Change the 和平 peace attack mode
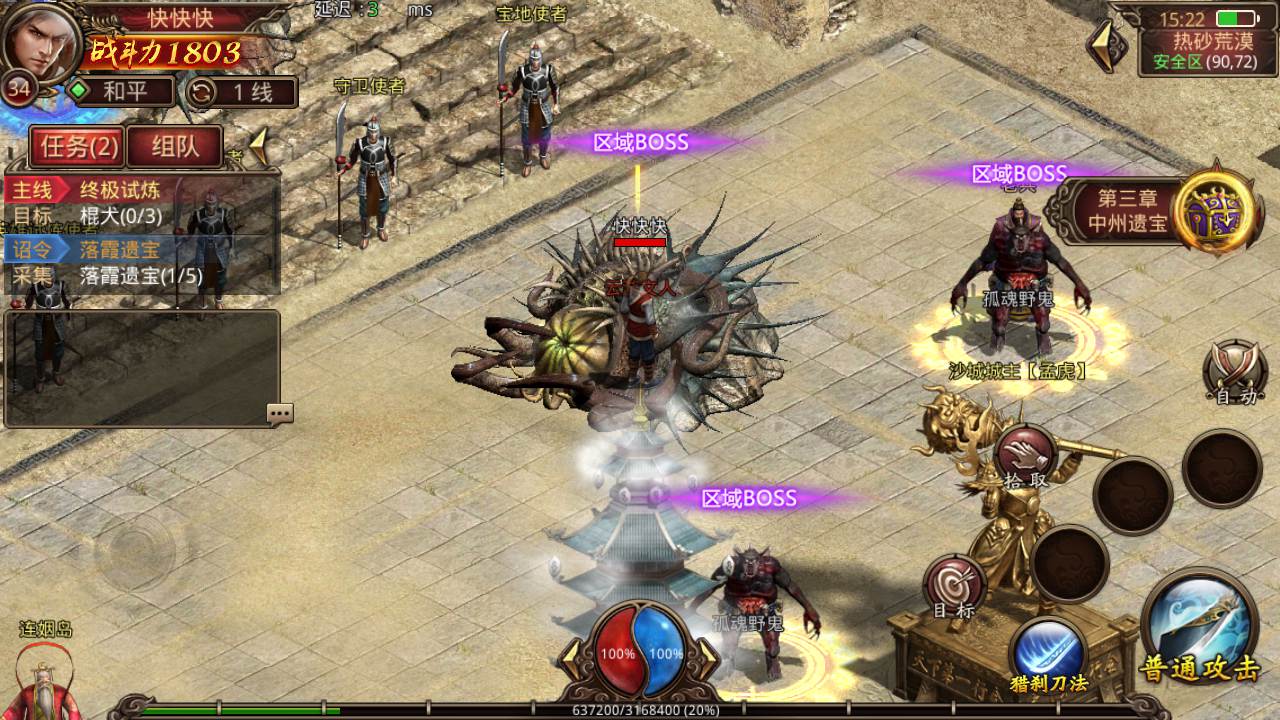The image size is (1280, 720). click(120, 93)
